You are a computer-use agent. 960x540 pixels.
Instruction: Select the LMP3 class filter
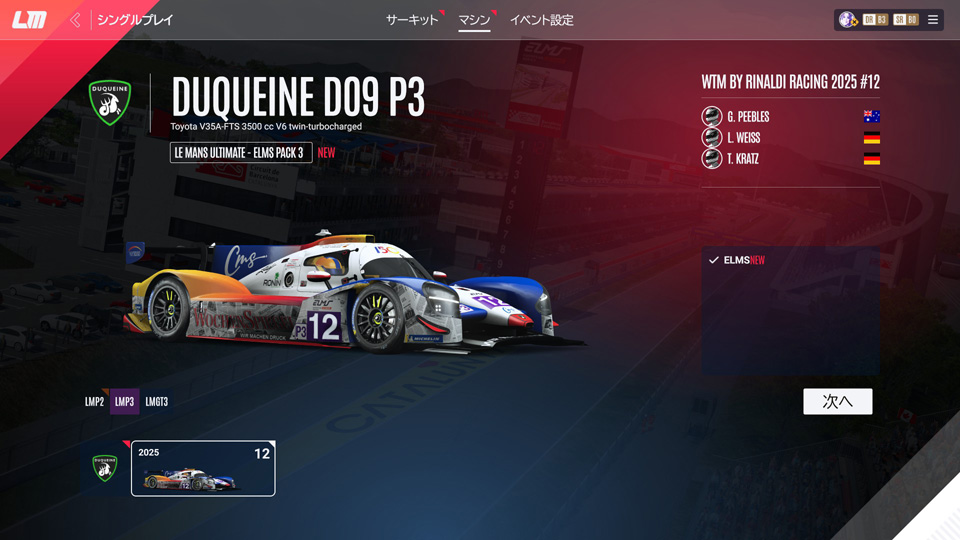click(x=124, y=402)
